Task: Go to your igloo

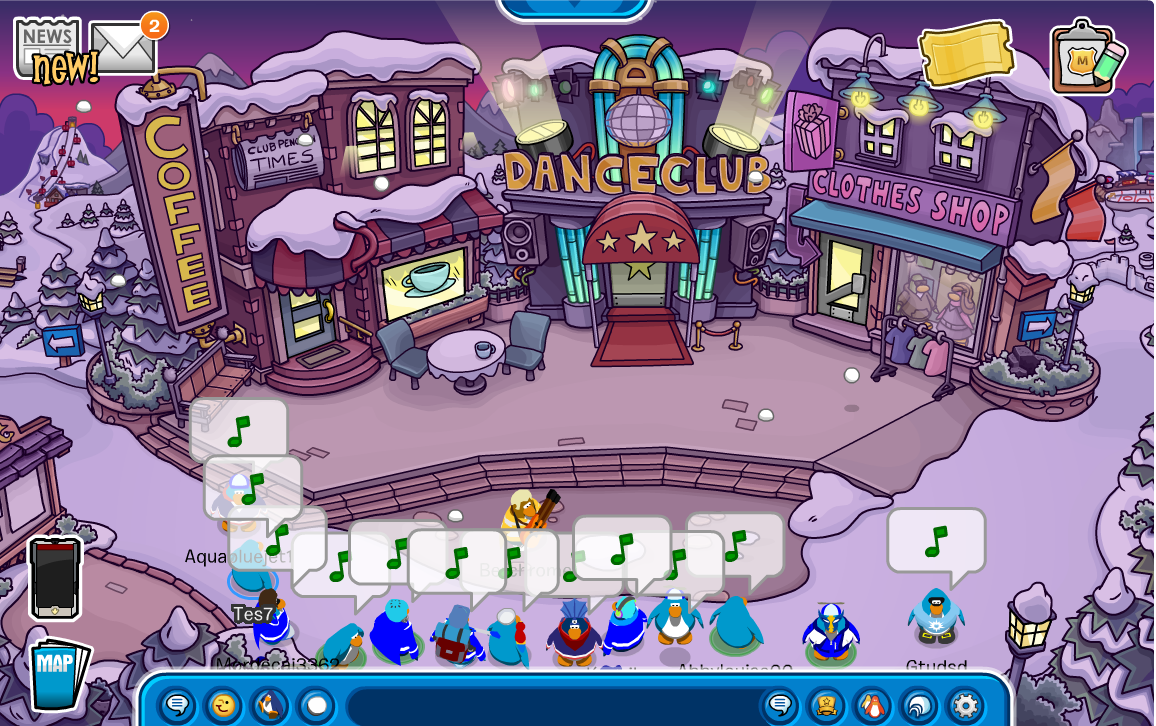Action: [x=919, y=706]
